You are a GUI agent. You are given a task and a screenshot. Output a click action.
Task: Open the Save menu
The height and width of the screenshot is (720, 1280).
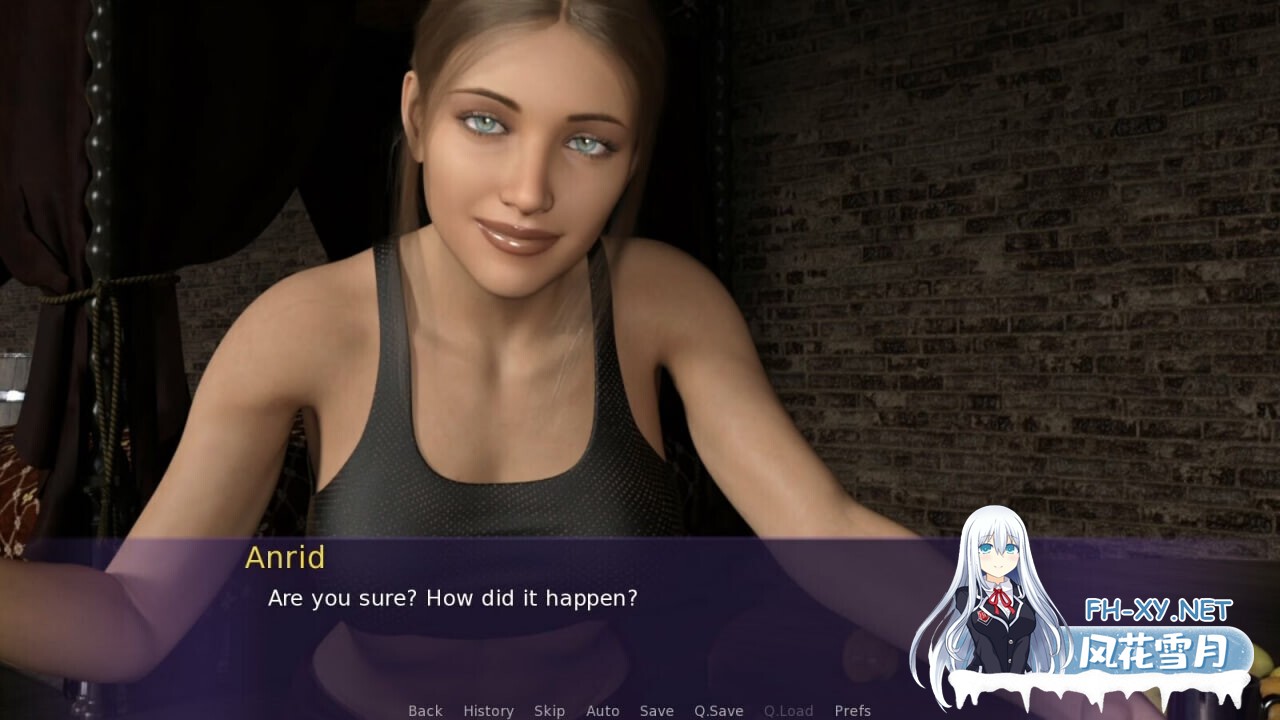click(x=657, y=711)
